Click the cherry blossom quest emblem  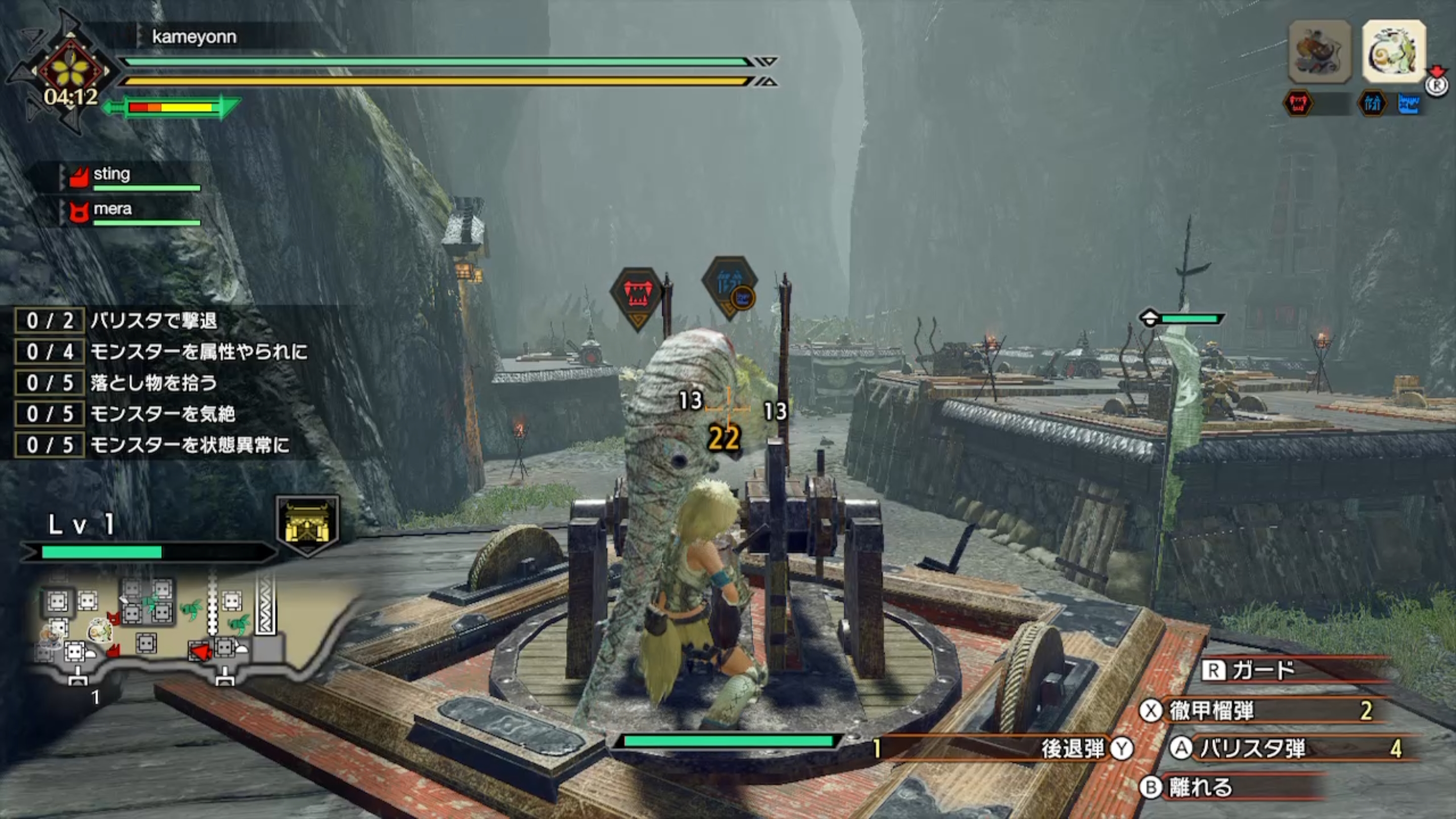(x=72, y=71)
